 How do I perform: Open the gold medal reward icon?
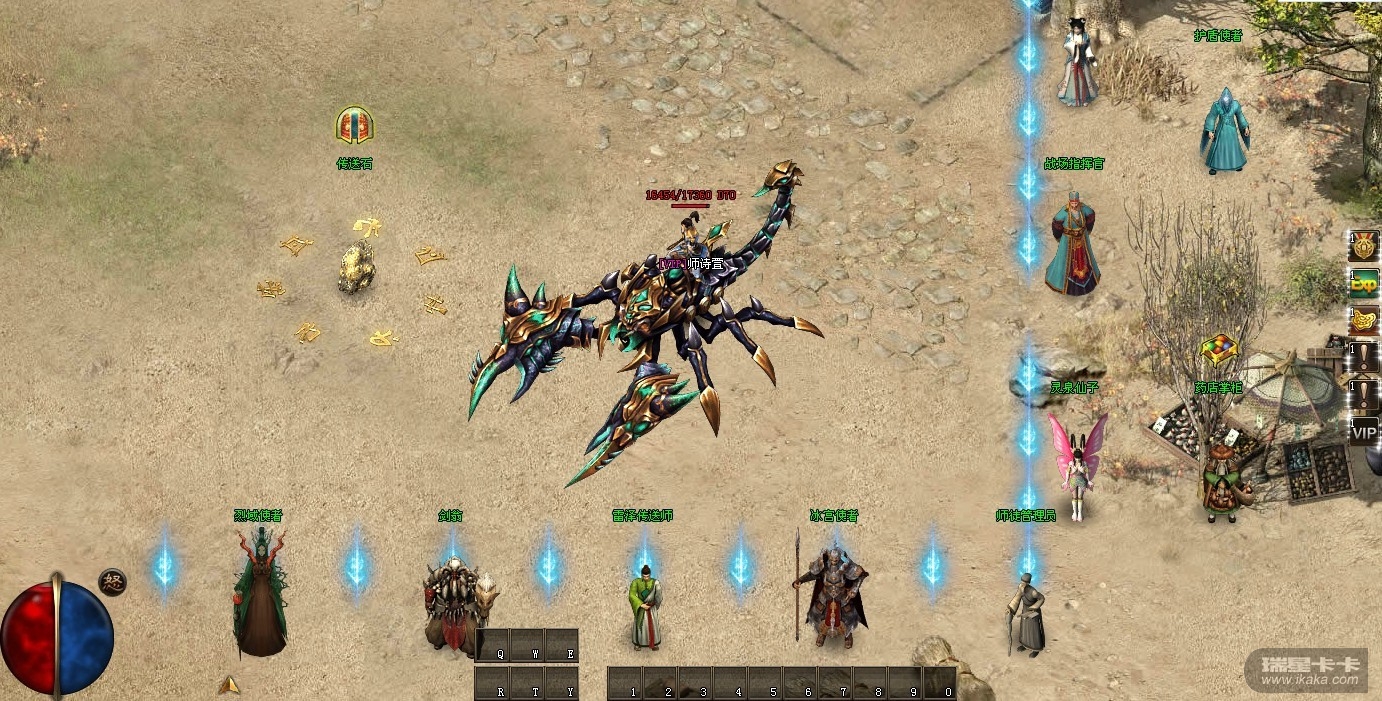(1364, 245)
